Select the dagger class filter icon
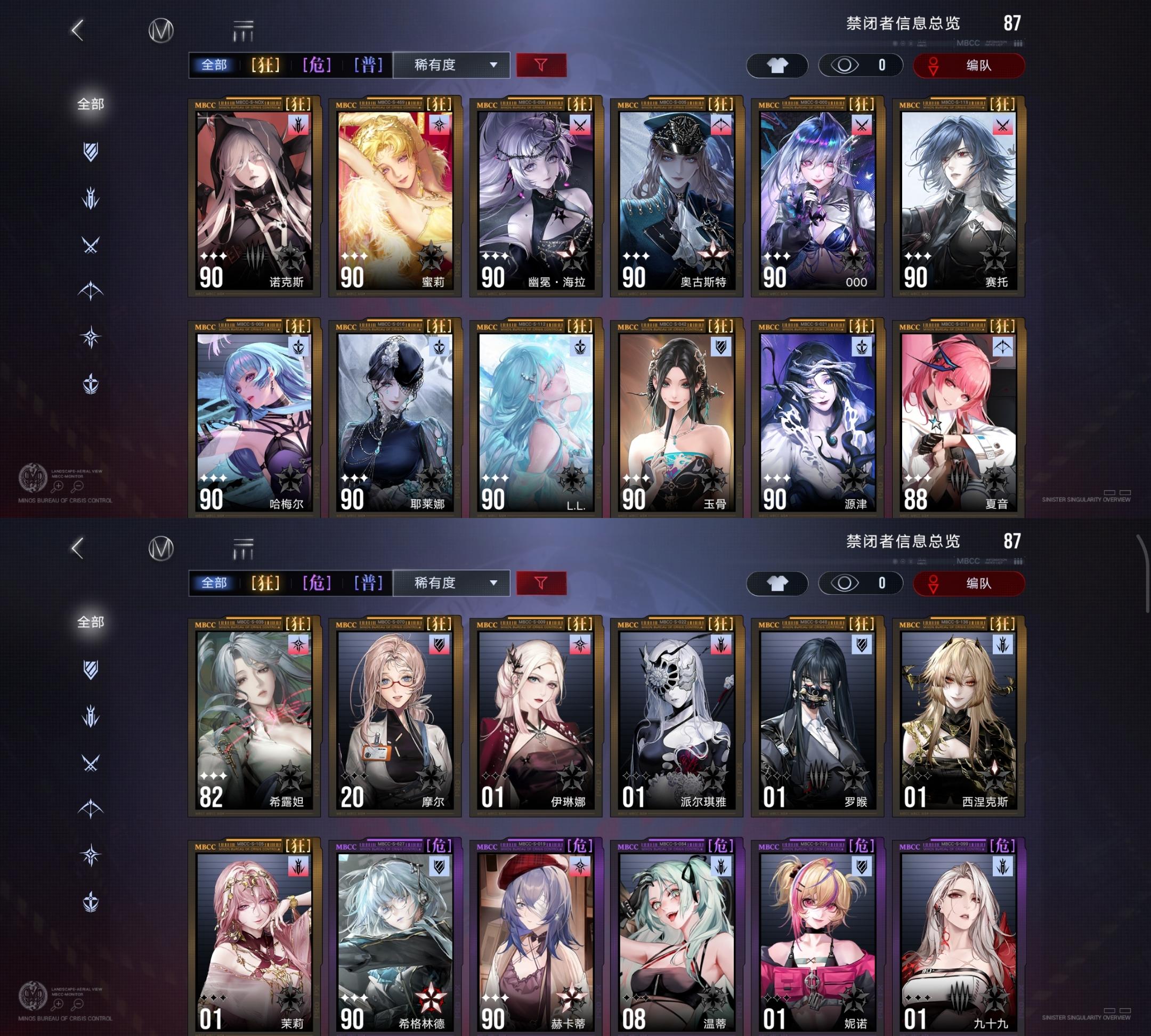The height and width of the screenshot is (1036, 1151). 91,198
